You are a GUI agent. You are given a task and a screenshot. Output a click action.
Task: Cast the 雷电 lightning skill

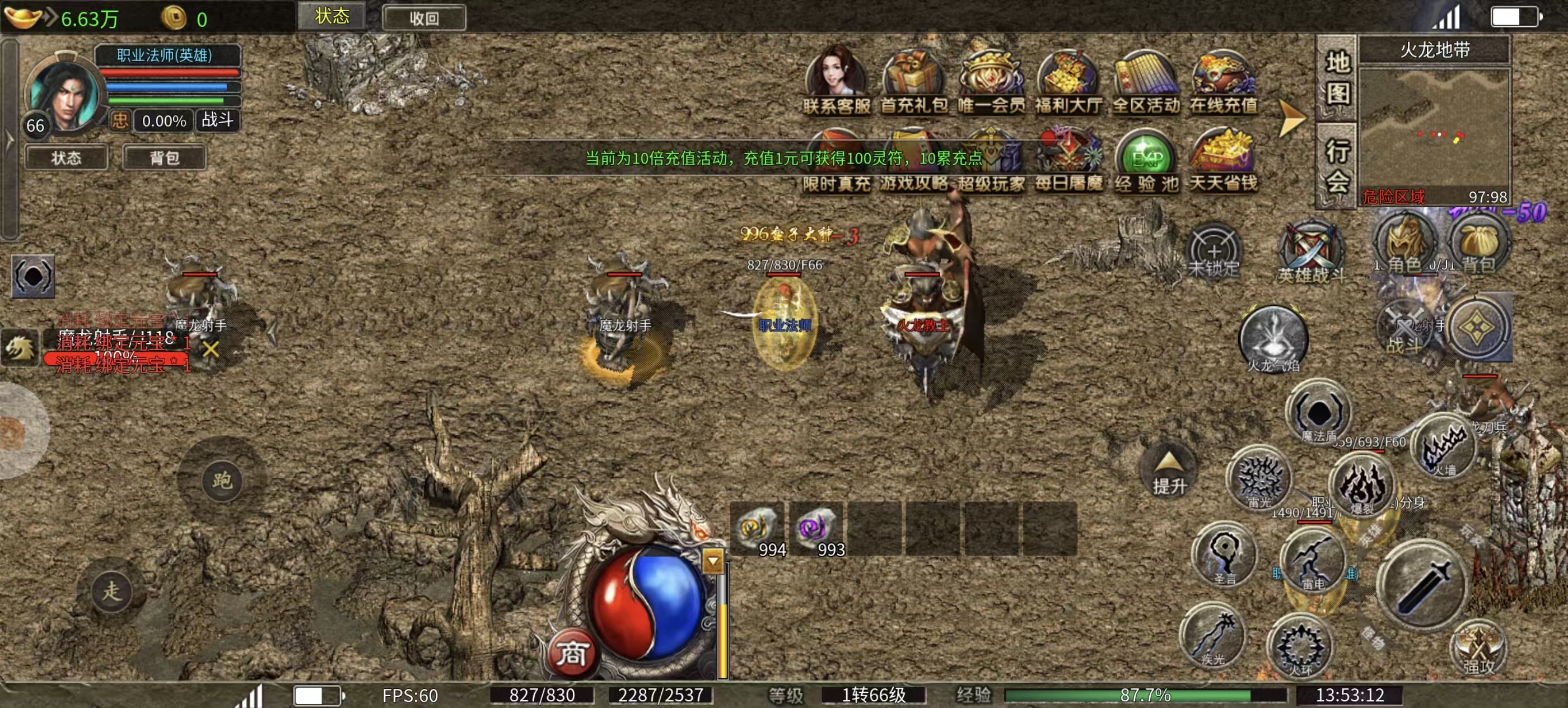point(1313,560)
